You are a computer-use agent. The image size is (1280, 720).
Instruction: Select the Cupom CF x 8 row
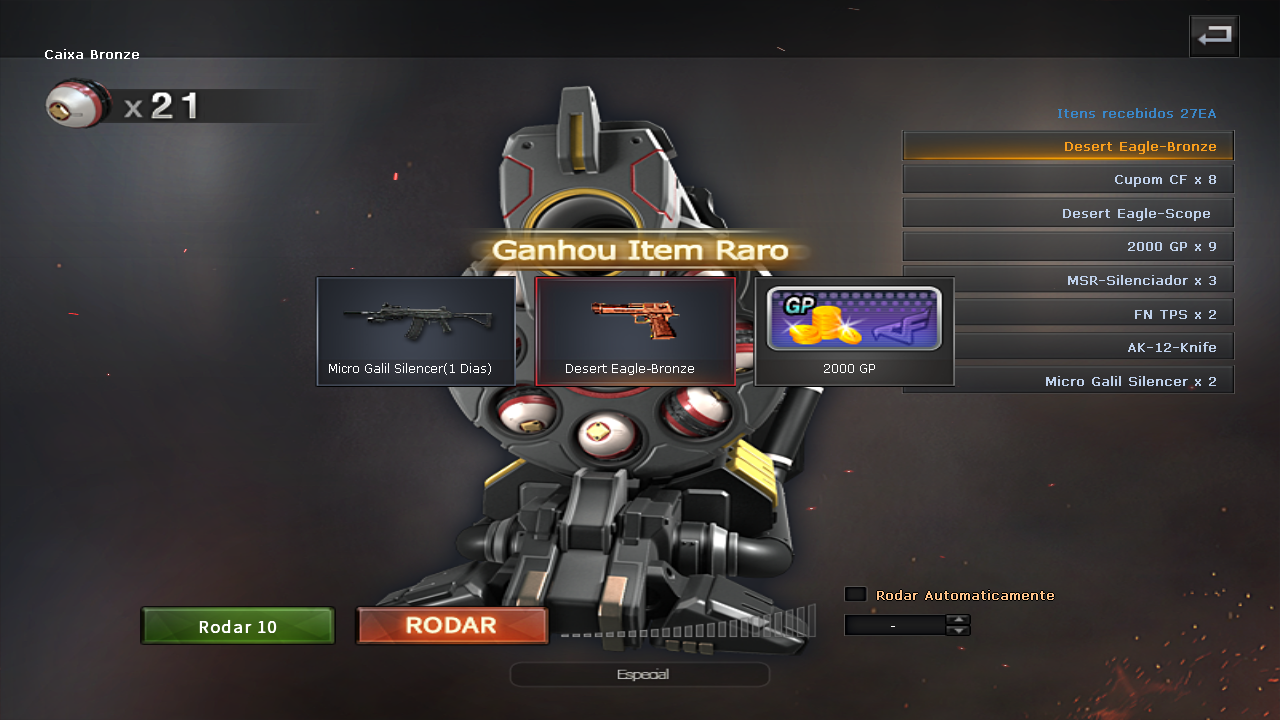[1068, 180]
